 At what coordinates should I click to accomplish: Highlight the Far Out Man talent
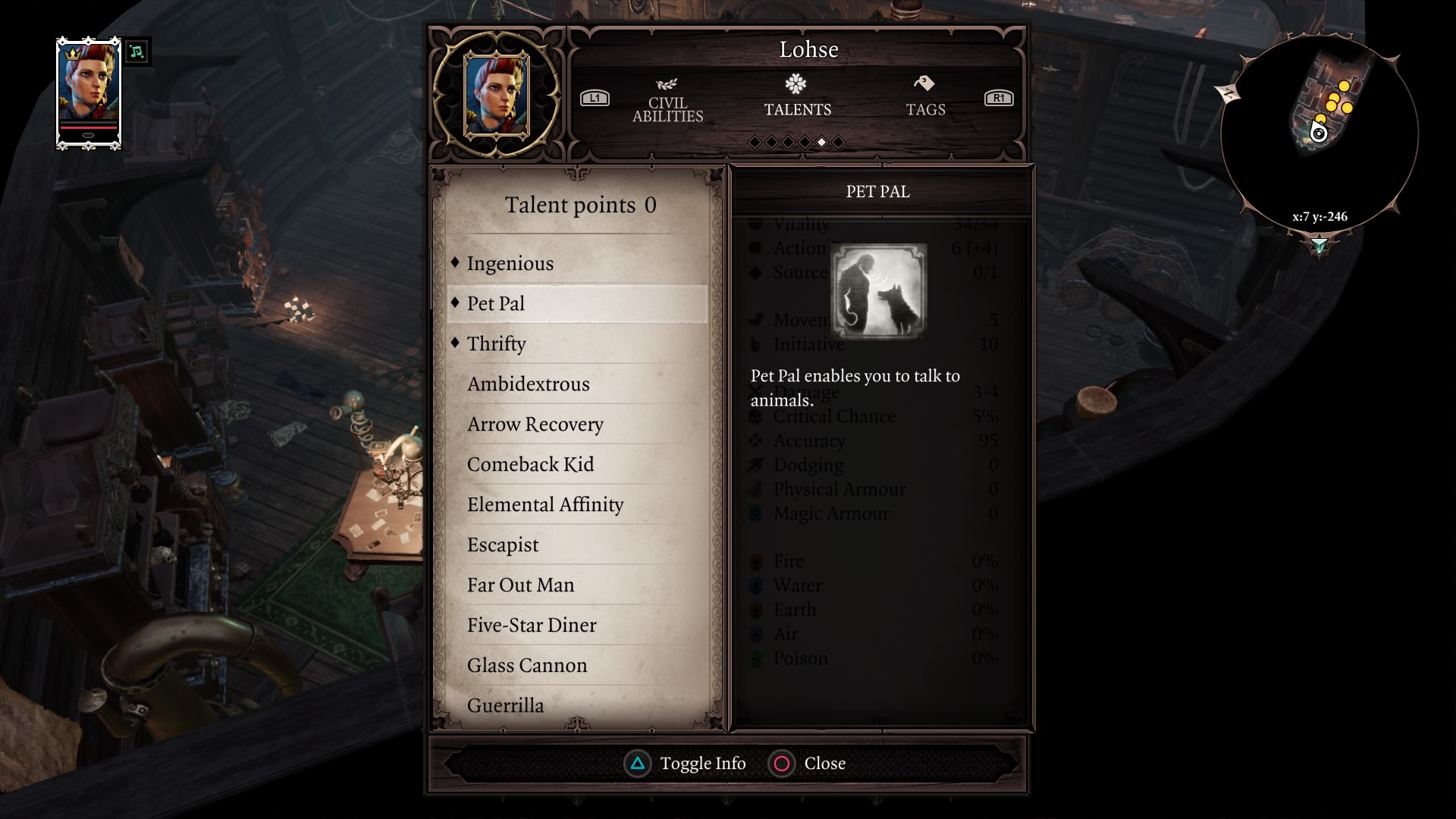coord(520,585)
